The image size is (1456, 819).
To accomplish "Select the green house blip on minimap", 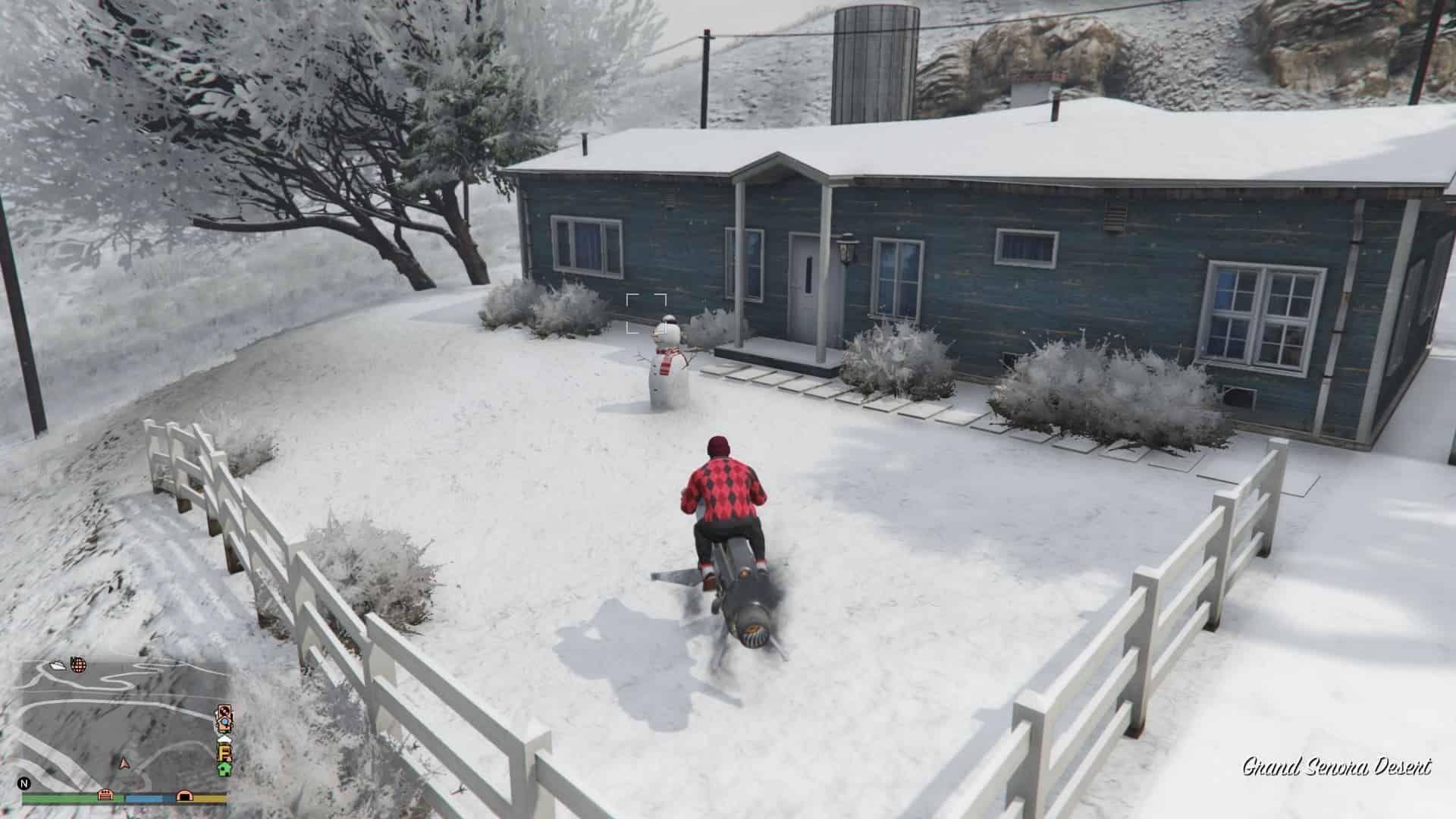I will click(x=224, y=768).
